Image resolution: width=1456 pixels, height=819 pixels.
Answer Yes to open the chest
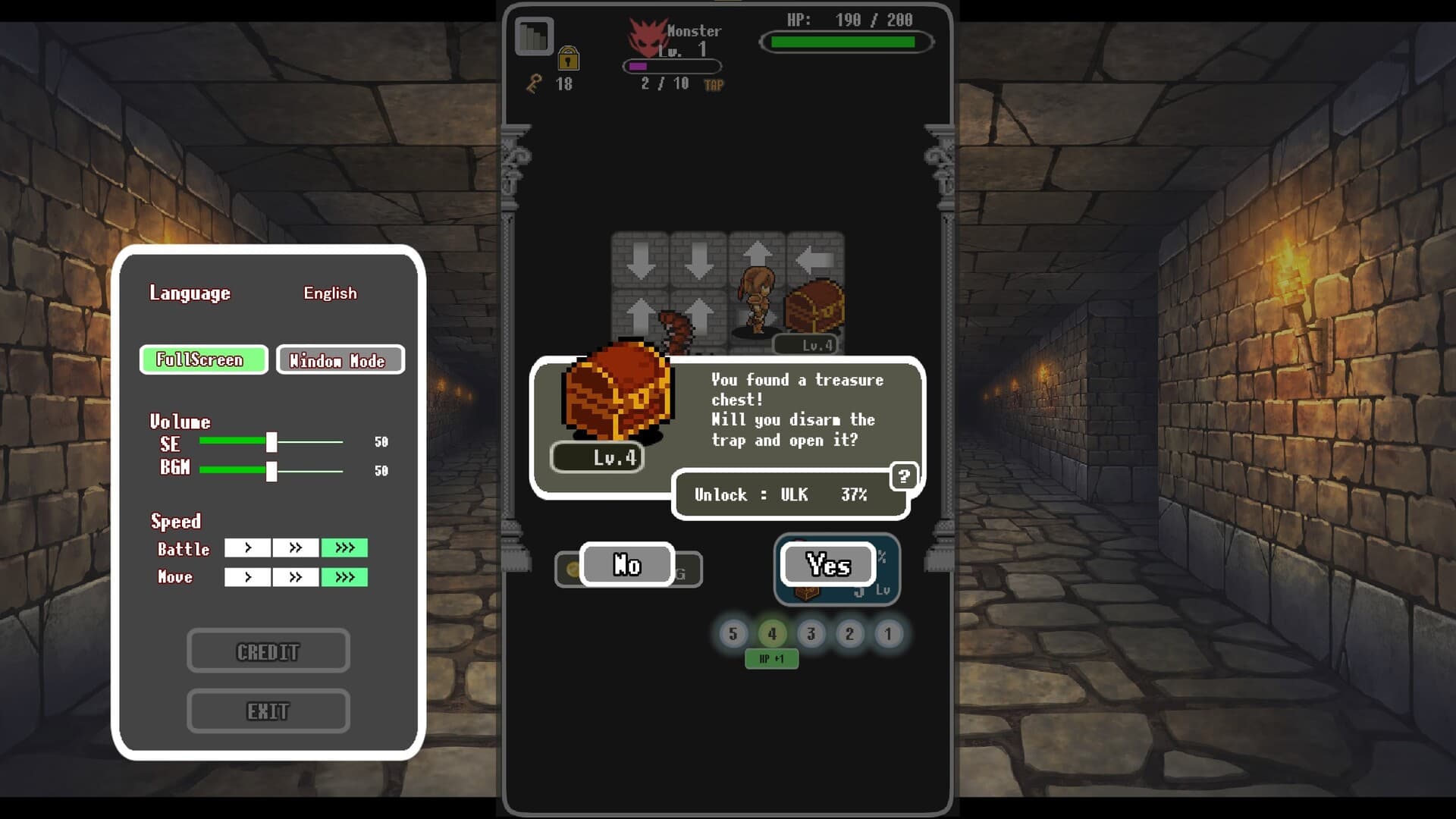click(x=827, y=565)
